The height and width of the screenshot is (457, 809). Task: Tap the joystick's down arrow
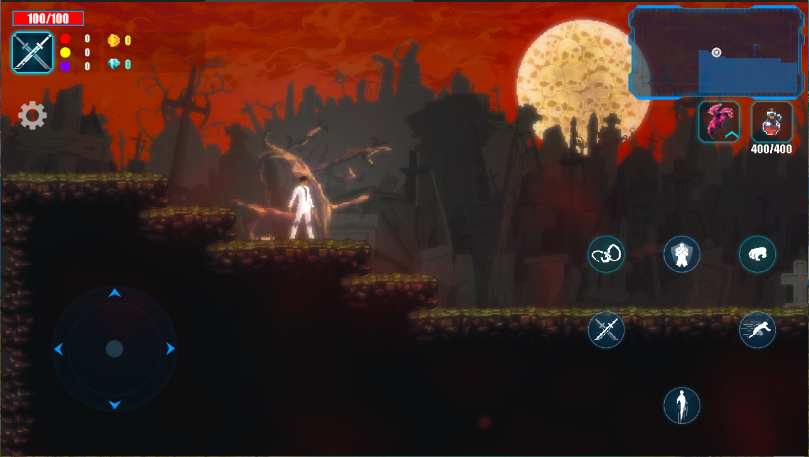coord(115,405)
